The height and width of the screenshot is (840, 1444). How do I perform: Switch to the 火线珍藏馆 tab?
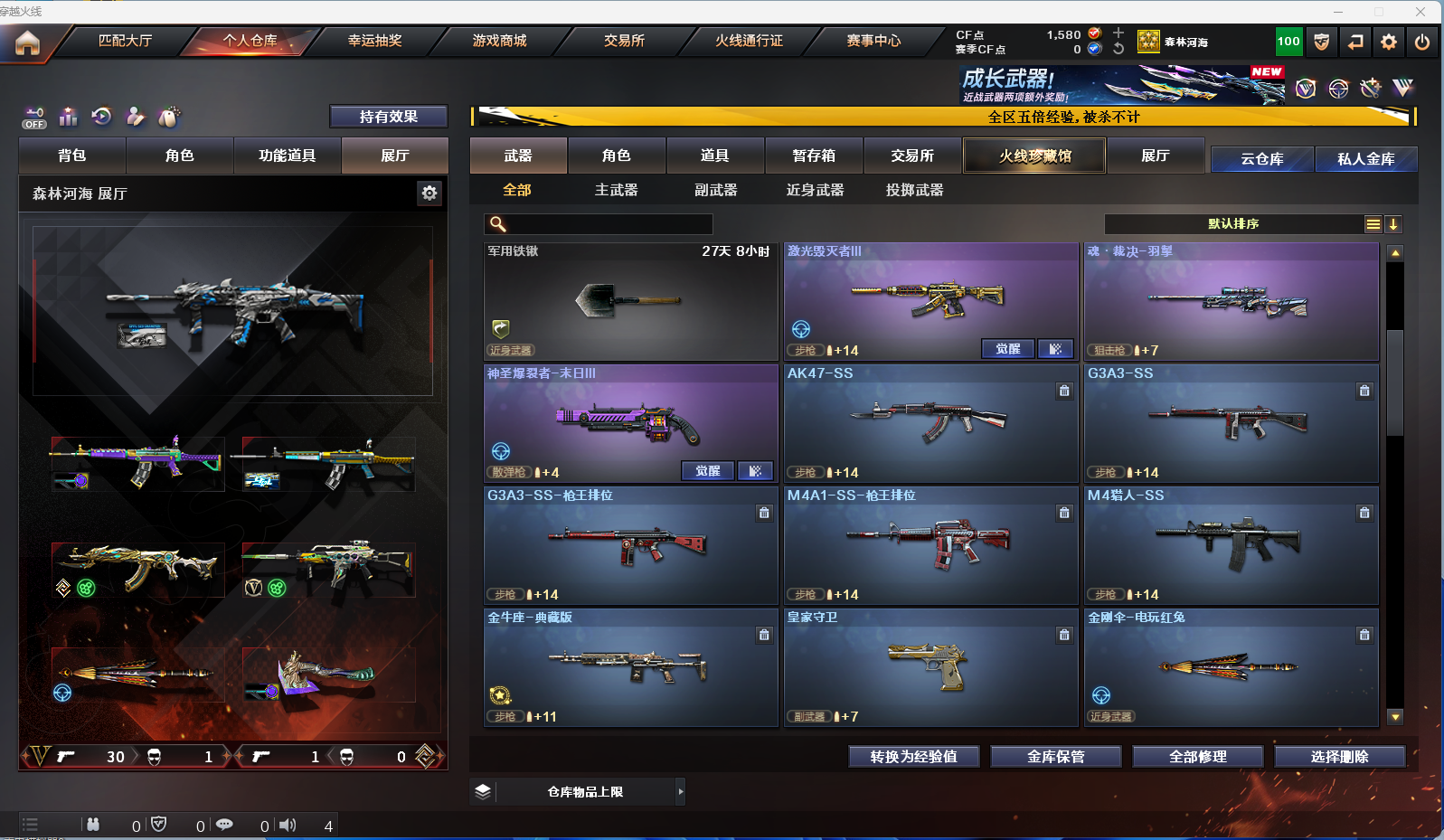(1034, 156)
